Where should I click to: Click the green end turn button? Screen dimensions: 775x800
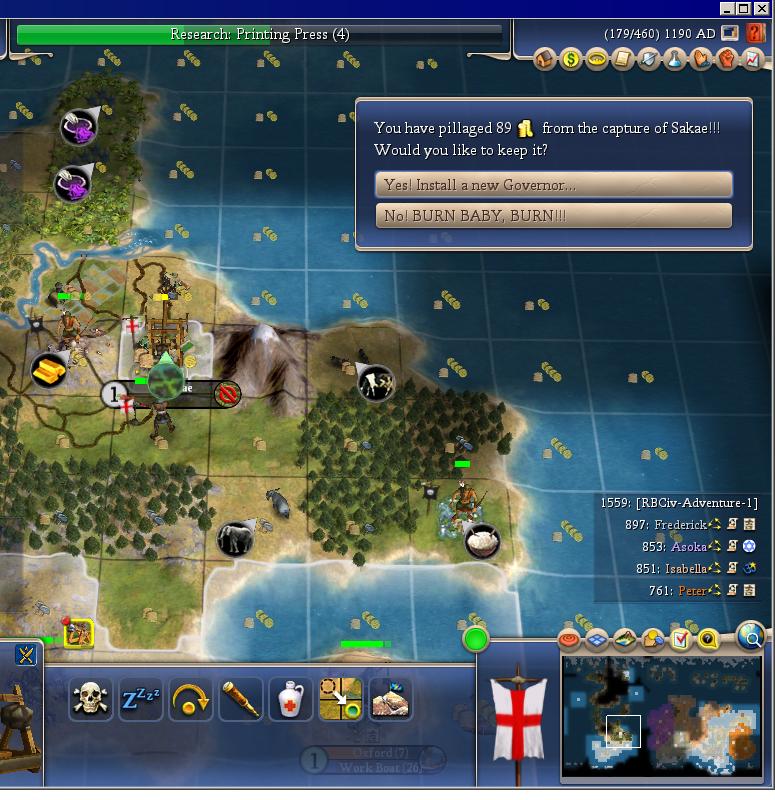click(x=476, y=638)
